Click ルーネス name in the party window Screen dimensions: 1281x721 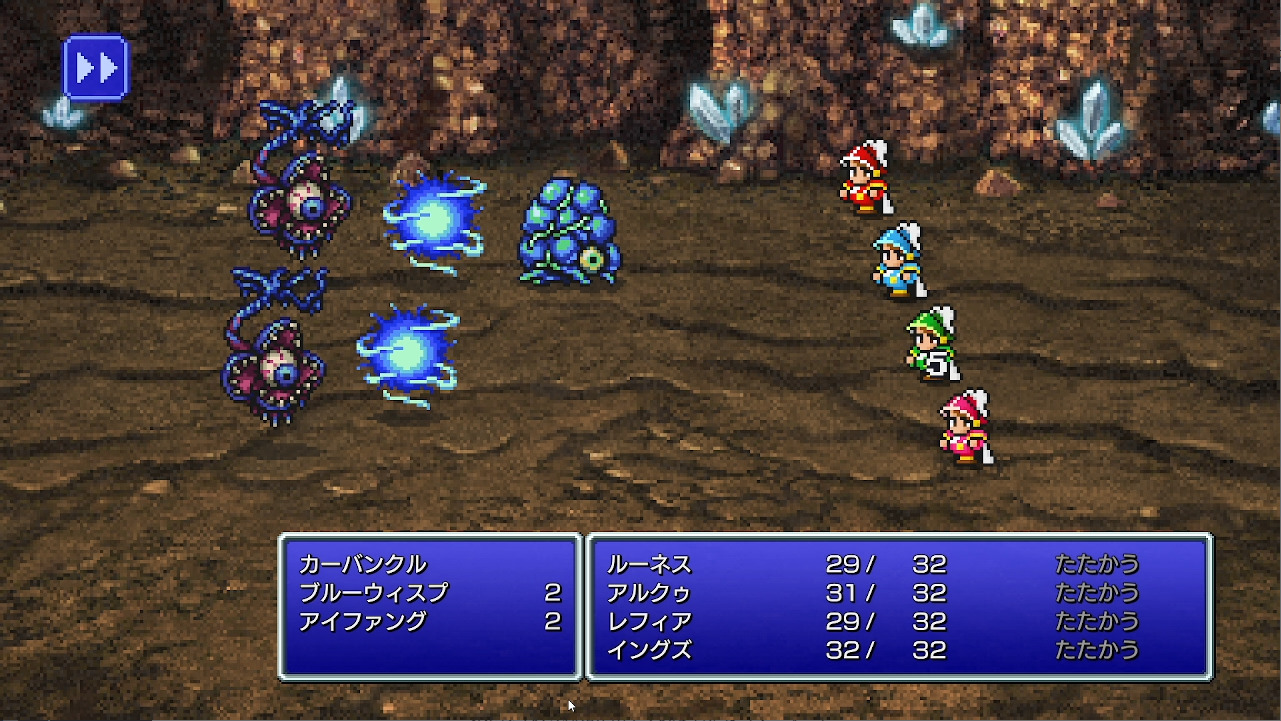[651, 565]
